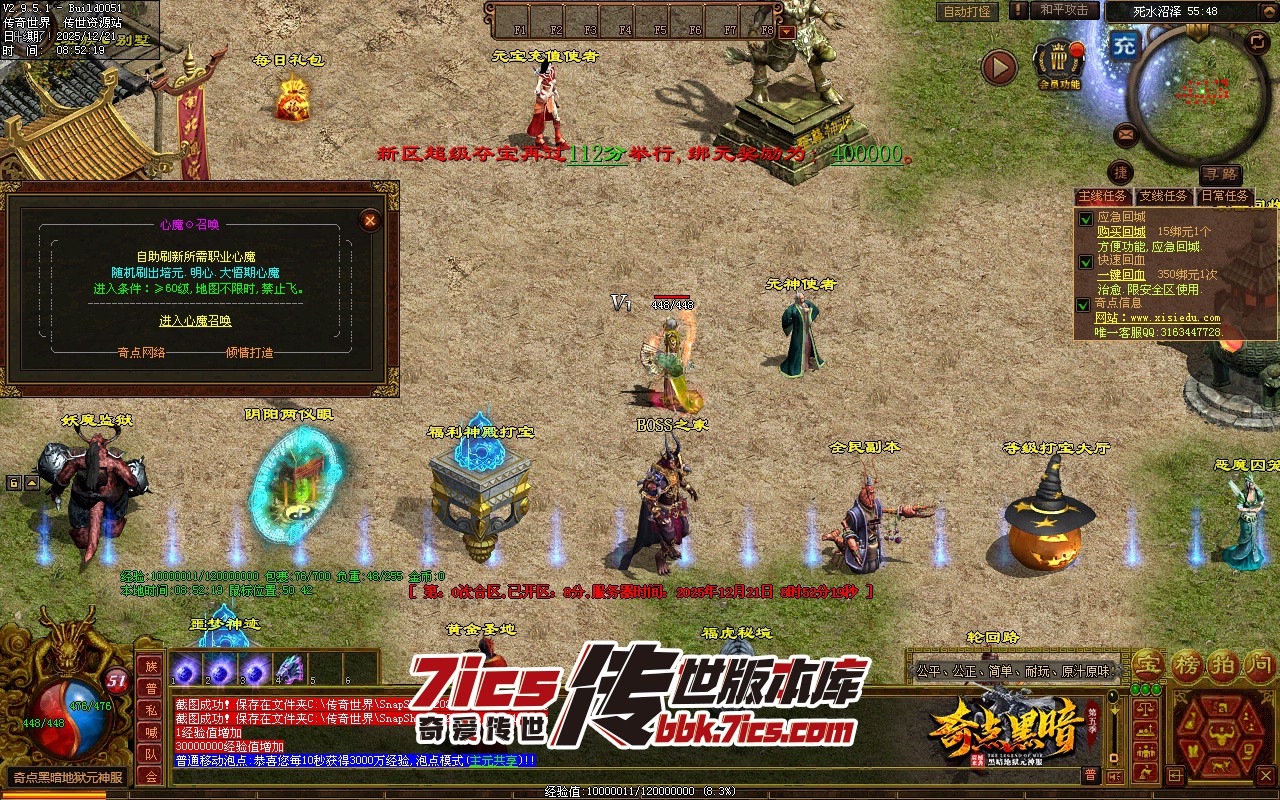Image resolution: width=1280 pixels, height=800 pixels.
Task: Open the 榜 ranking round button
Action: point(1188,663)
